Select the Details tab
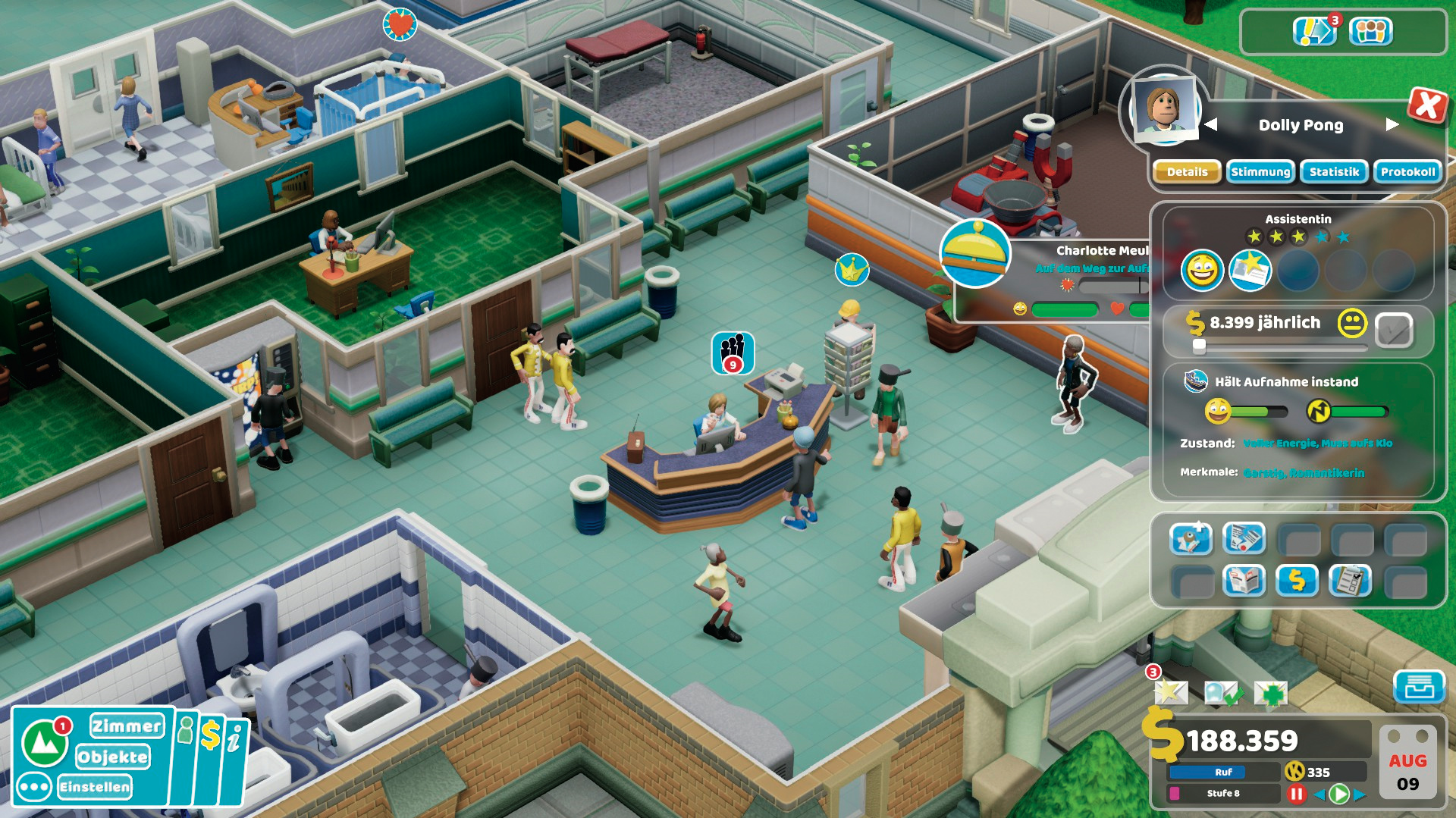Screen dimensions: 1456x818 pos(1187,172)
